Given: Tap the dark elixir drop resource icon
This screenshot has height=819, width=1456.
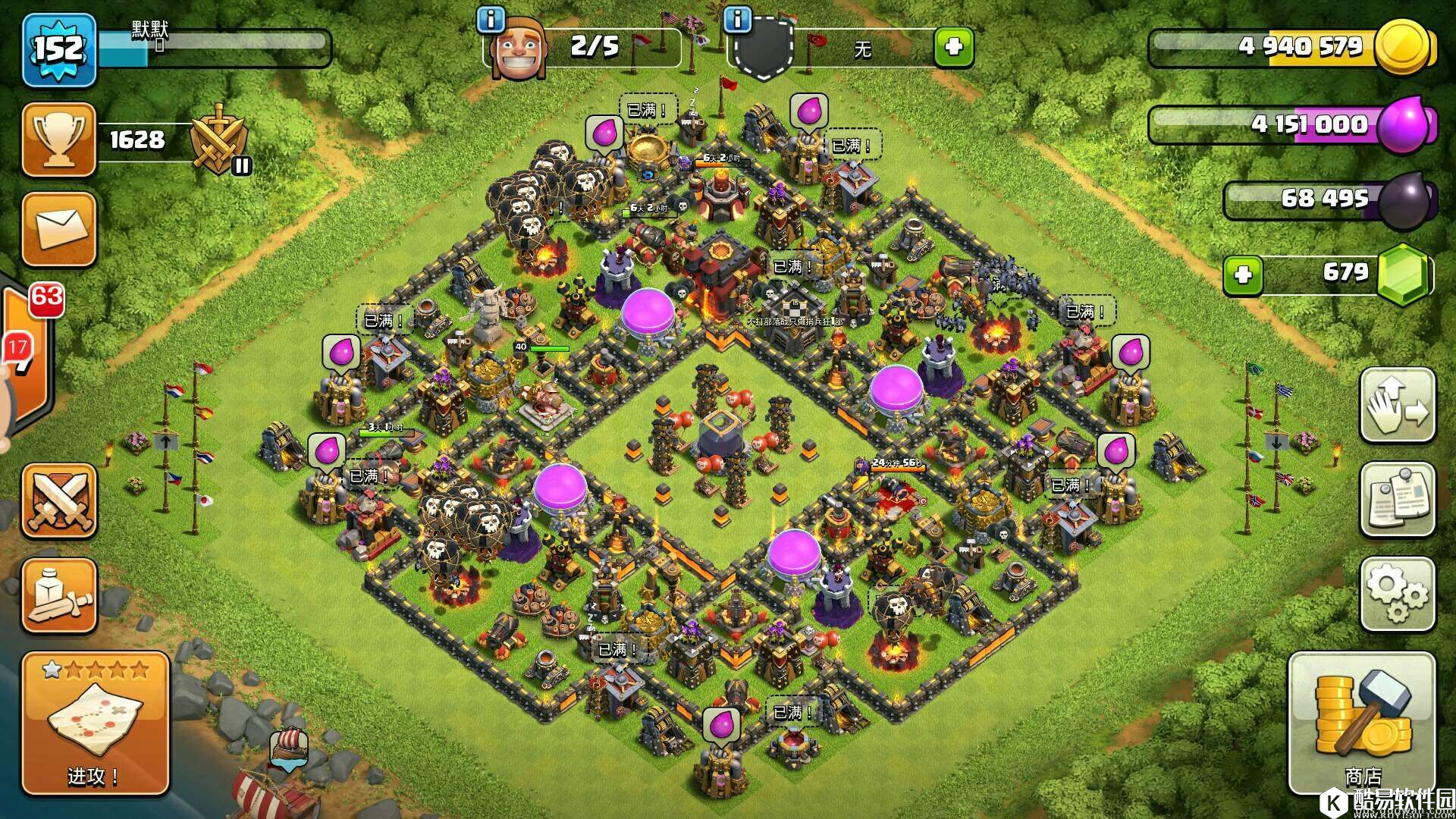Looking at the screenshot, I should [1405, 200].
